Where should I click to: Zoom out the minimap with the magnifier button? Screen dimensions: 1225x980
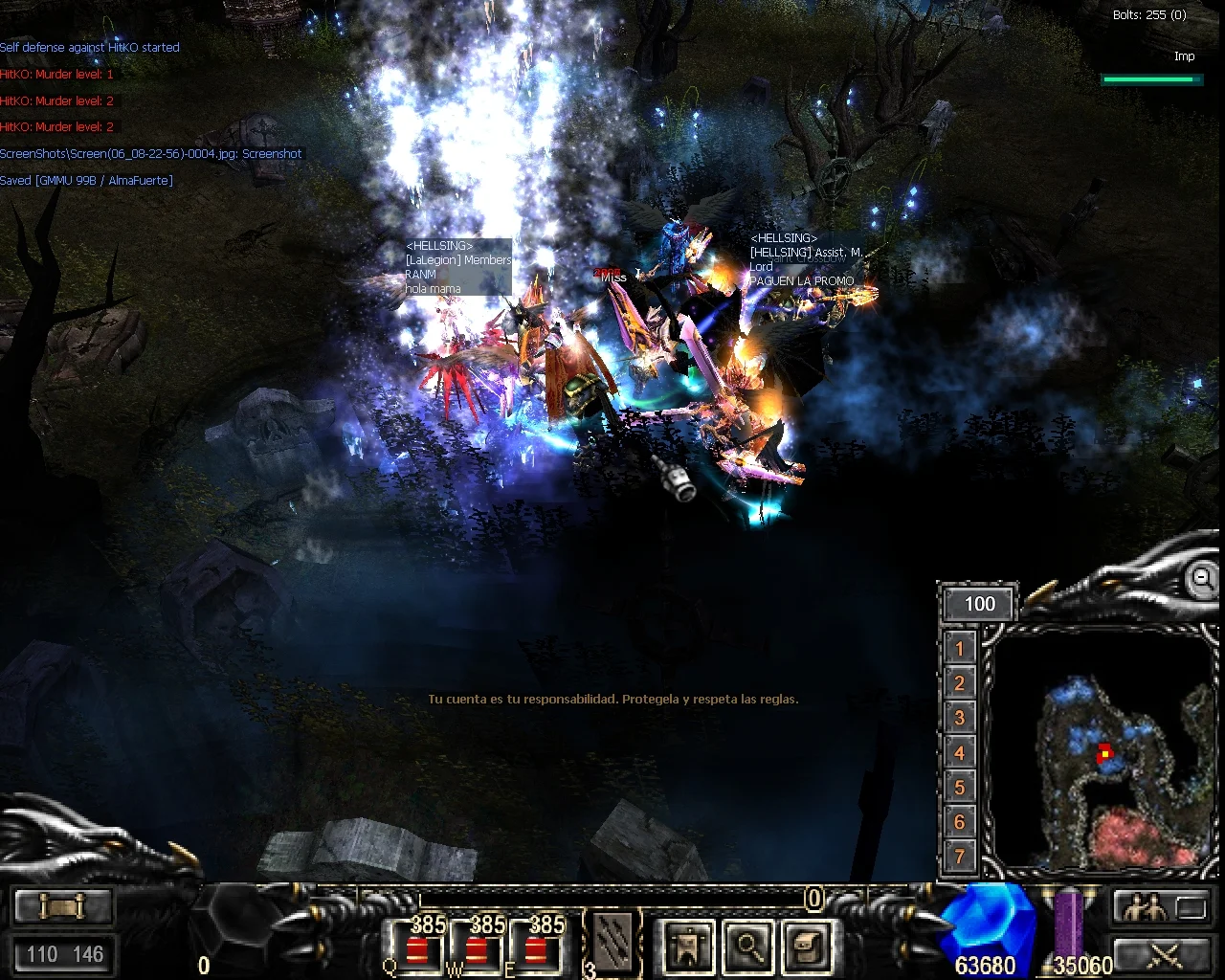point(1200,577)
